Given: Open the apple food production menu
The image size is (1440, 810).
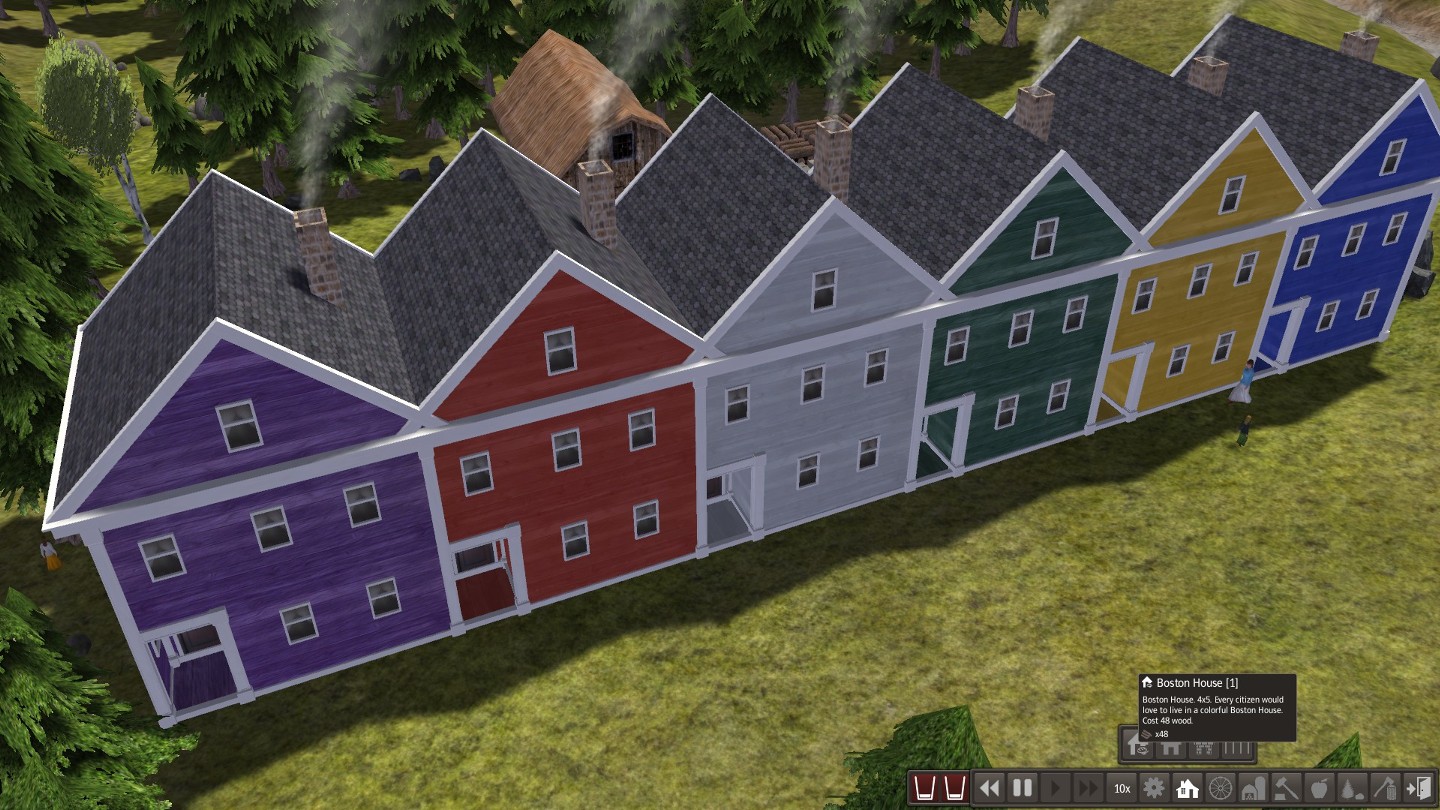Looking at the screenshot, I should pyautogui.click(x=1319, y=788).
